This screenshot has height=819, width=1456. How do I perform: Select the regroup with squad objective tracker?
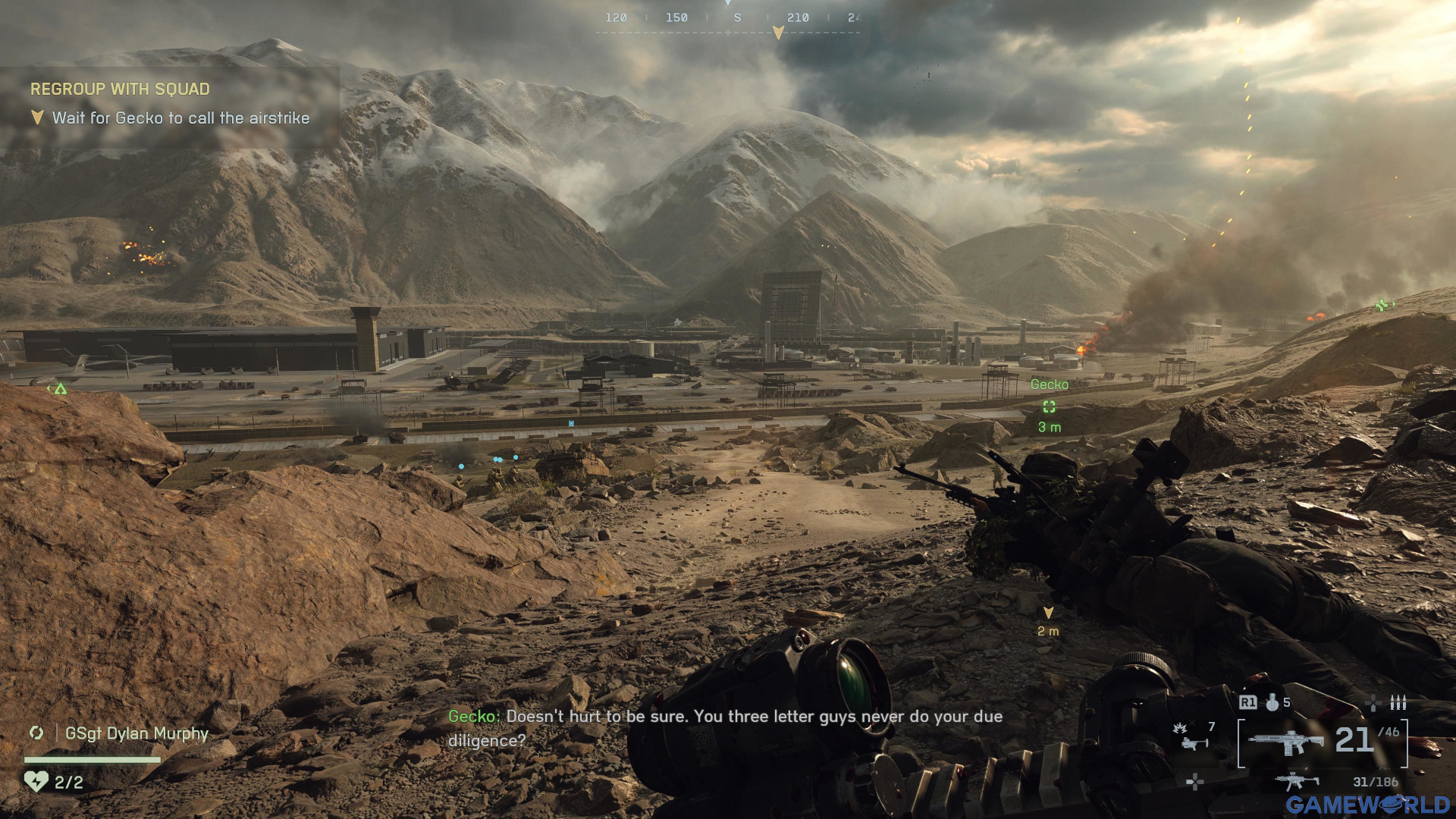tap(120, 89)
